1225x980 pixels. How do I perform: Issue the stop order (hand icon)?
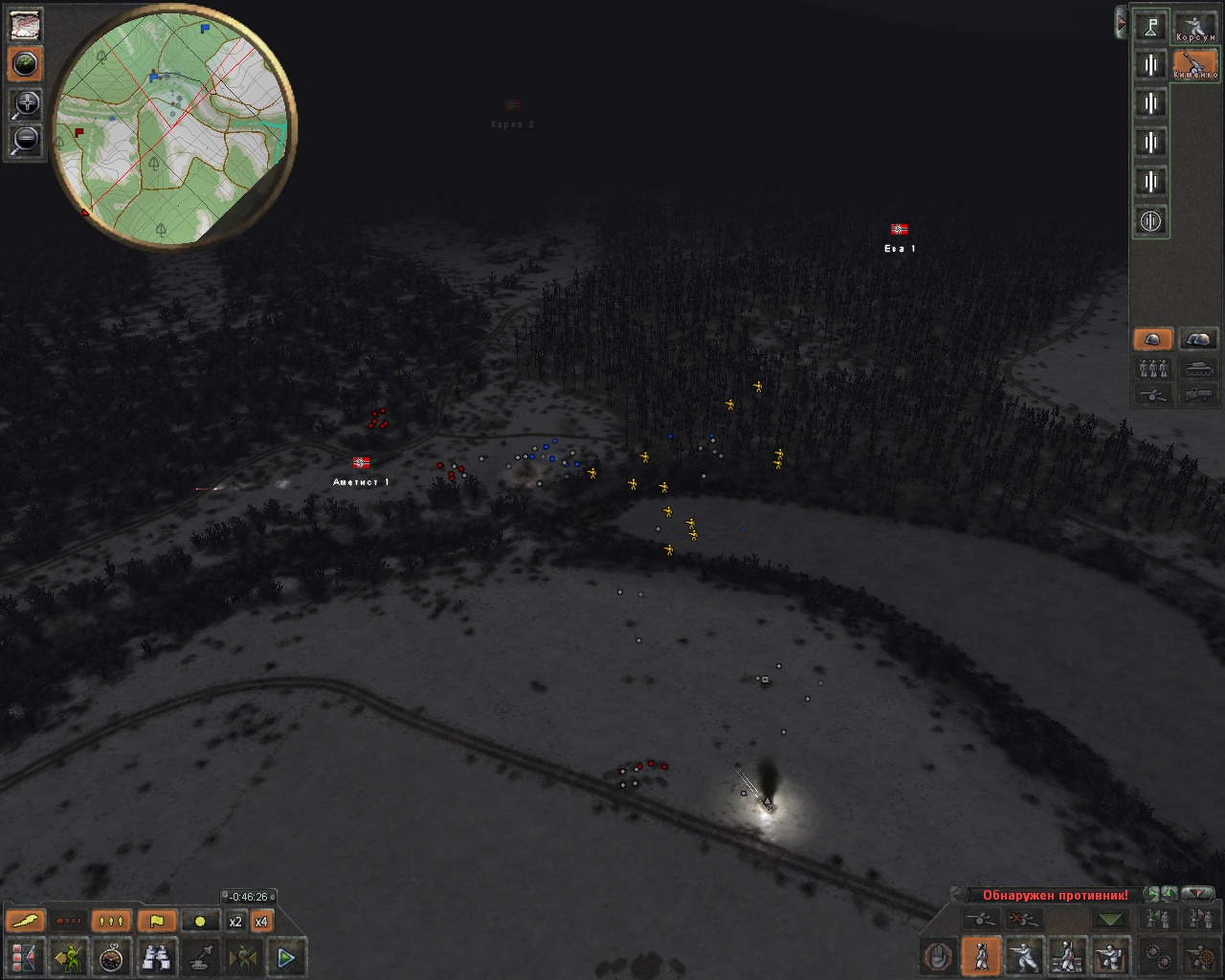[x=938, y=956]
